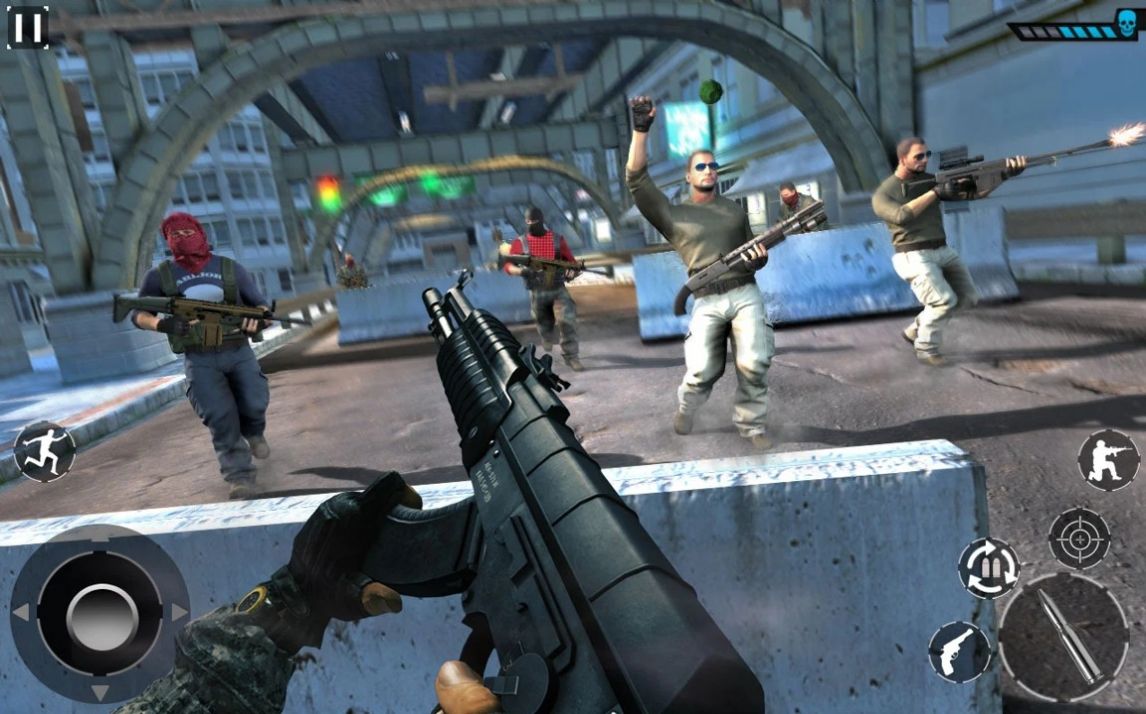Click the virtual movement joystick knob
1146x714 pixels.
click(101, 615)
